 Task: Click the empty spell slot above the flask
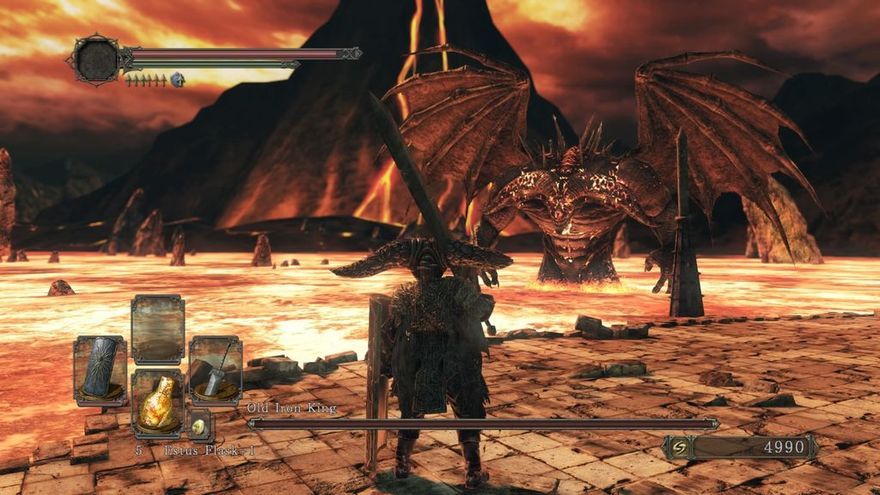157,329
